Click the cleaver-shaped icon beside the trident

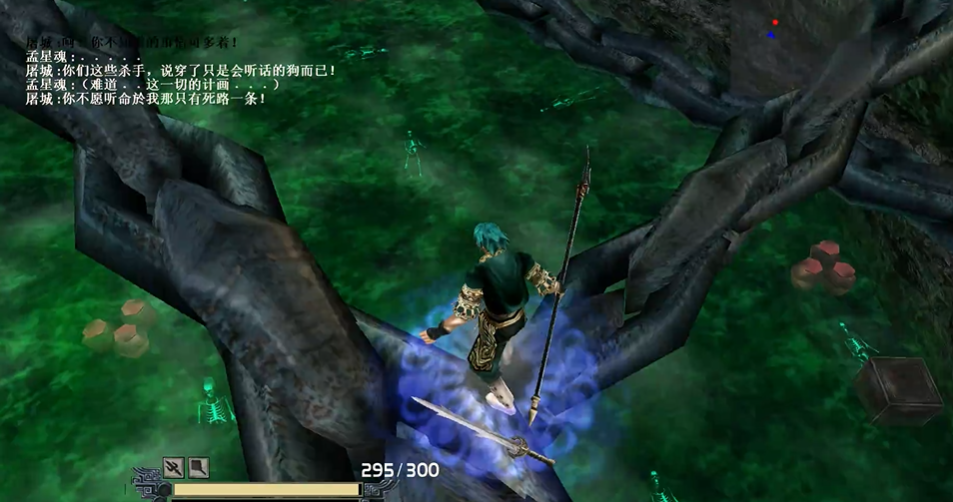(198, 466)
